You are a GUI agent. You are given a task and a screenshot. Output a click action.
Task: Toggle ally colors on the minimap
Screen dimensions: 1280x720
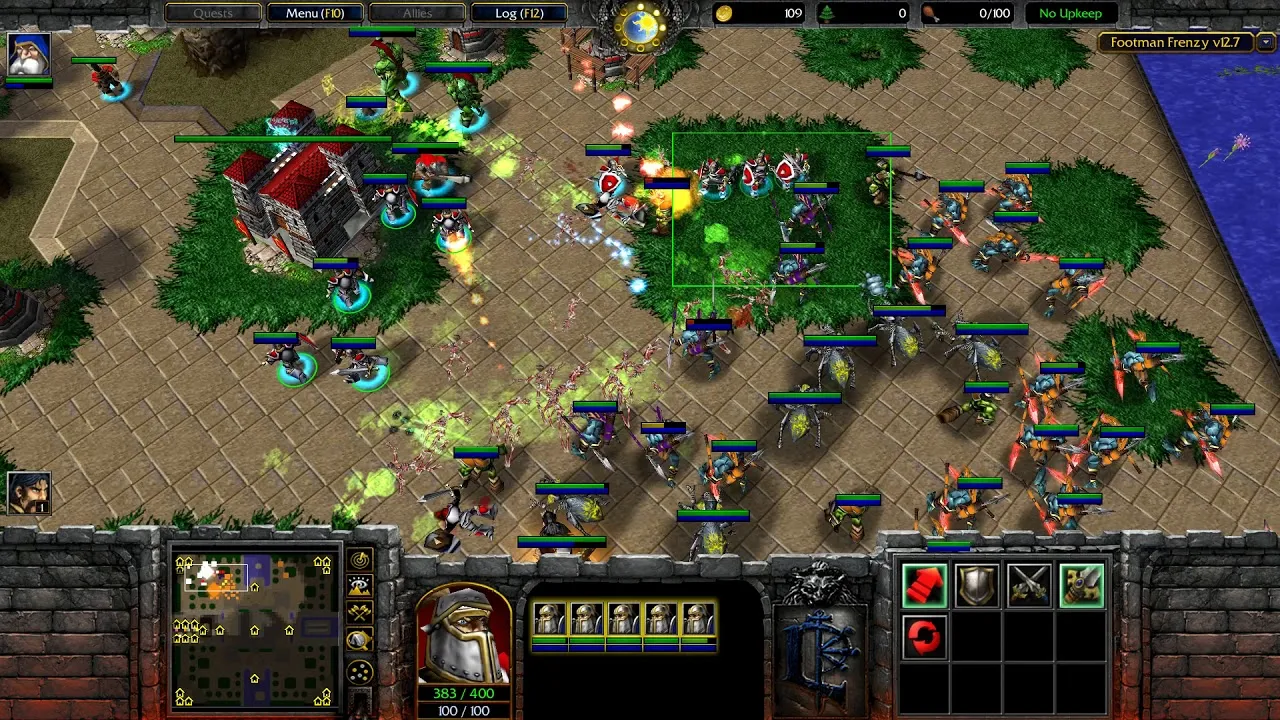point(360,610)
